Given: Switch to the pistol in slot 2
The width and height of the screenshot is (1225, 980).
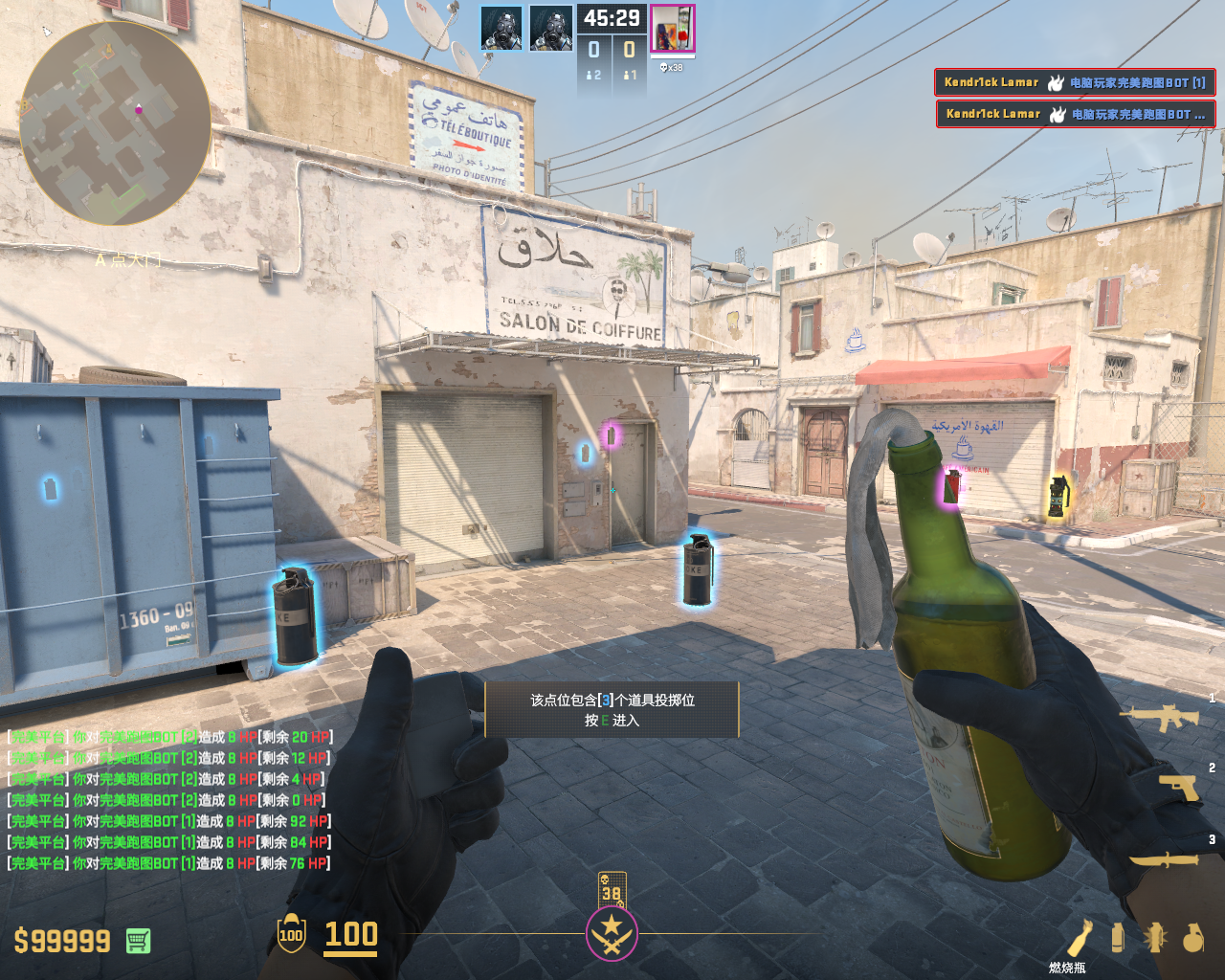Looking at the screenshot, I should point(1178,787).
